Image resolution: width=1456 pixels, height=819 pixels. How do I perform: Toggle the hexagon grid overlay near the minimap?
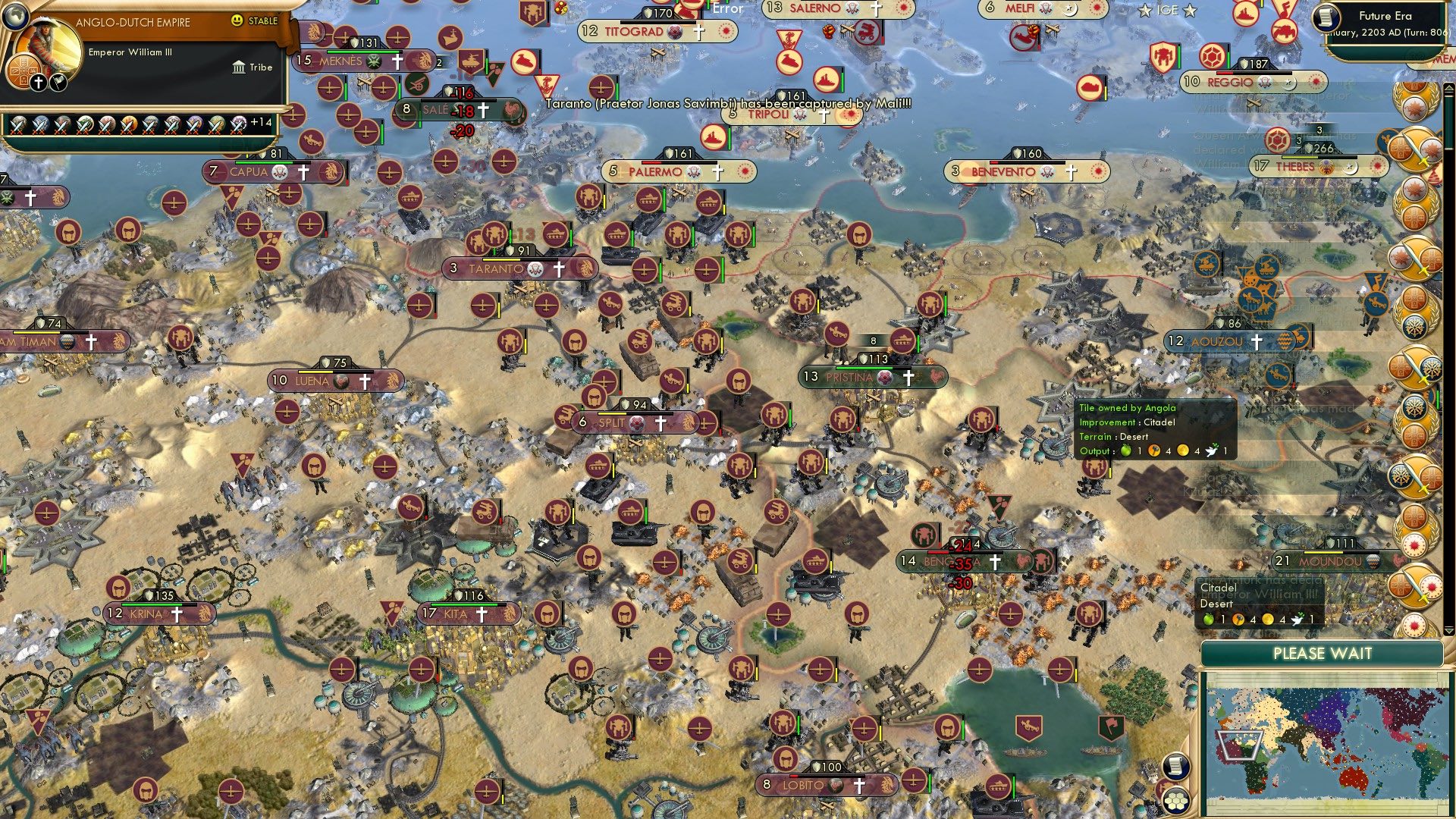tap(1175, 802)
